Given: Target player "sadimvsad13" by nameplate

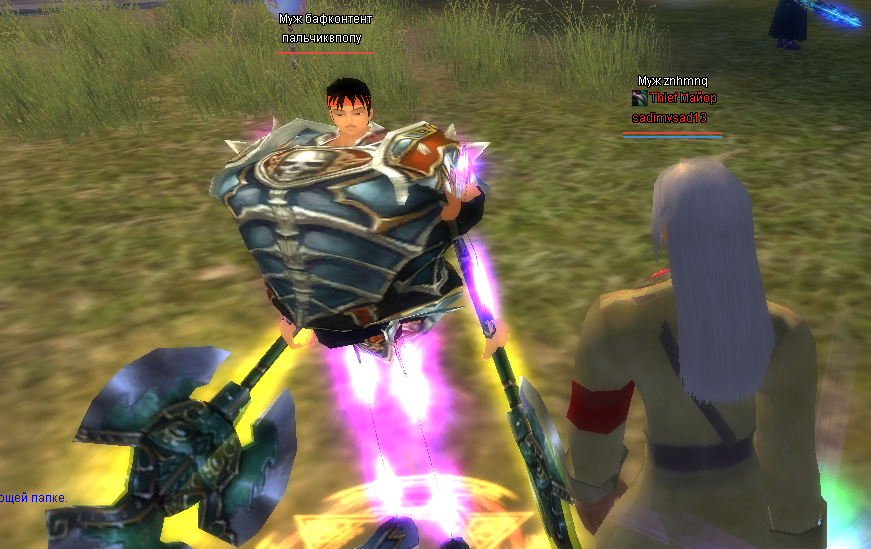Looking at the screenshot, I should pos(669,118).
